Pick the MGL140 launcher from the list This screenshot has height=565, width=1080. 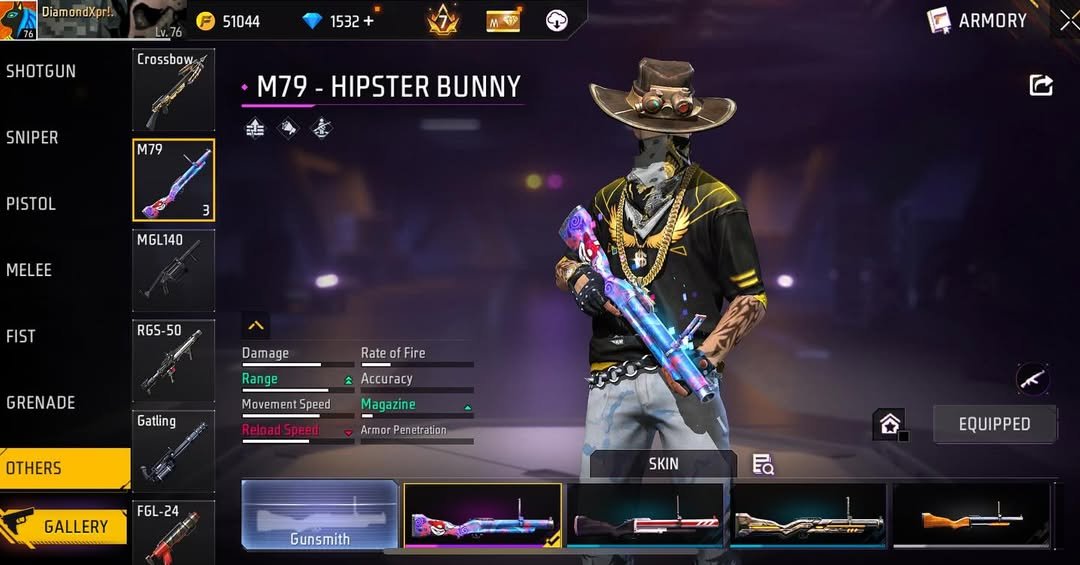173,270
